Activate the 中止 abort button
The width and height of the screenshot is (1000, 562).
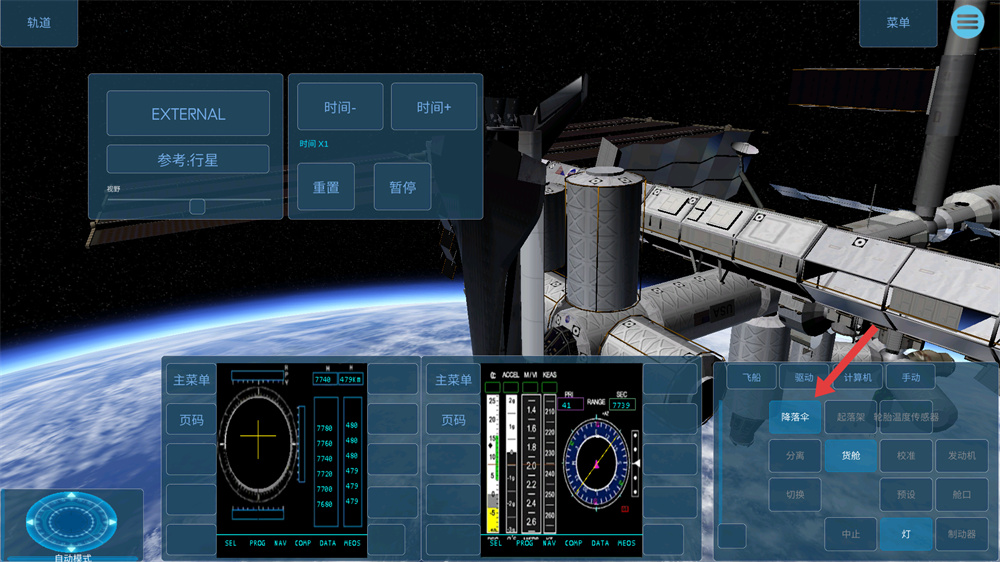(850, 534)
